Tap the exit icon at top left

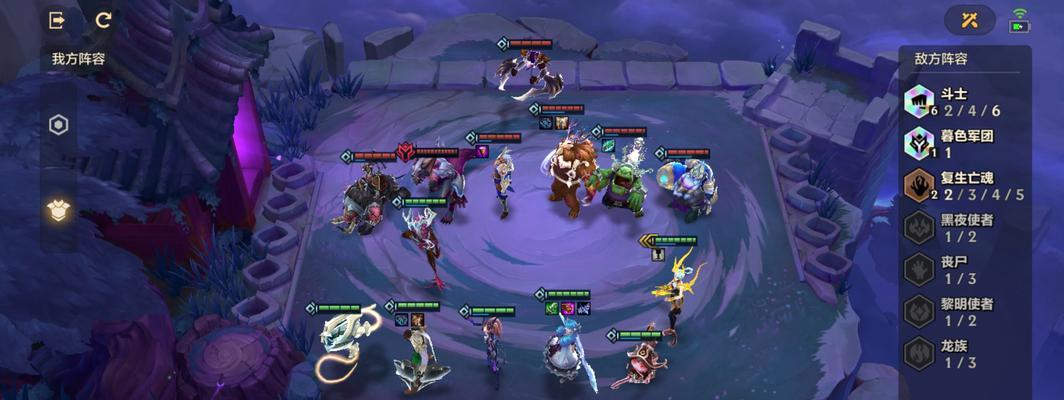pyautogui.click(x=58, y=20)
